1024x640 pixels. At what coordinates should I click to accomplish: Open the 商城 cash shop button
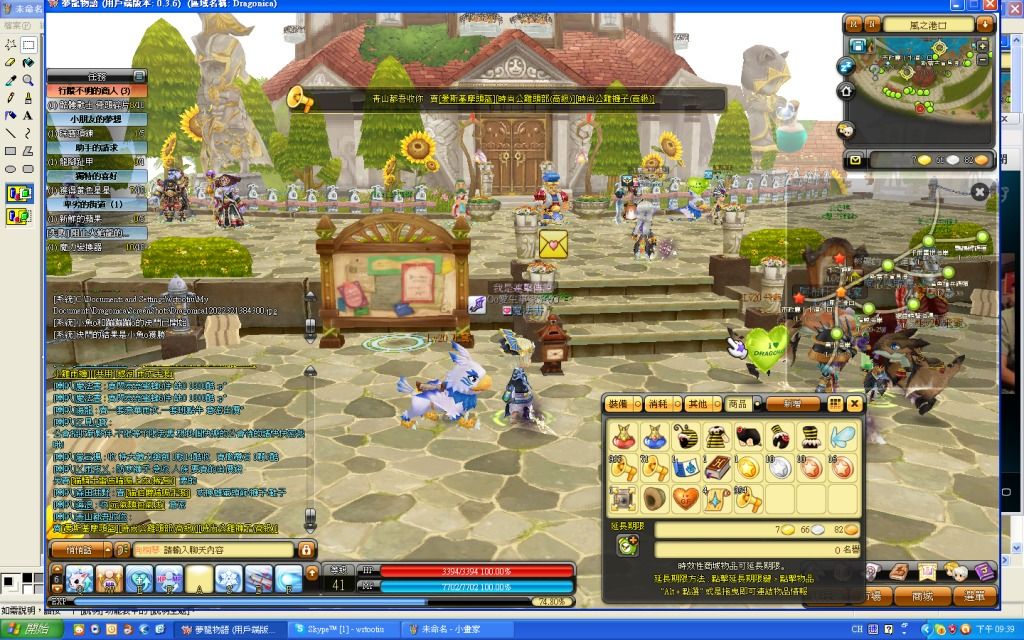pos(914,596)
